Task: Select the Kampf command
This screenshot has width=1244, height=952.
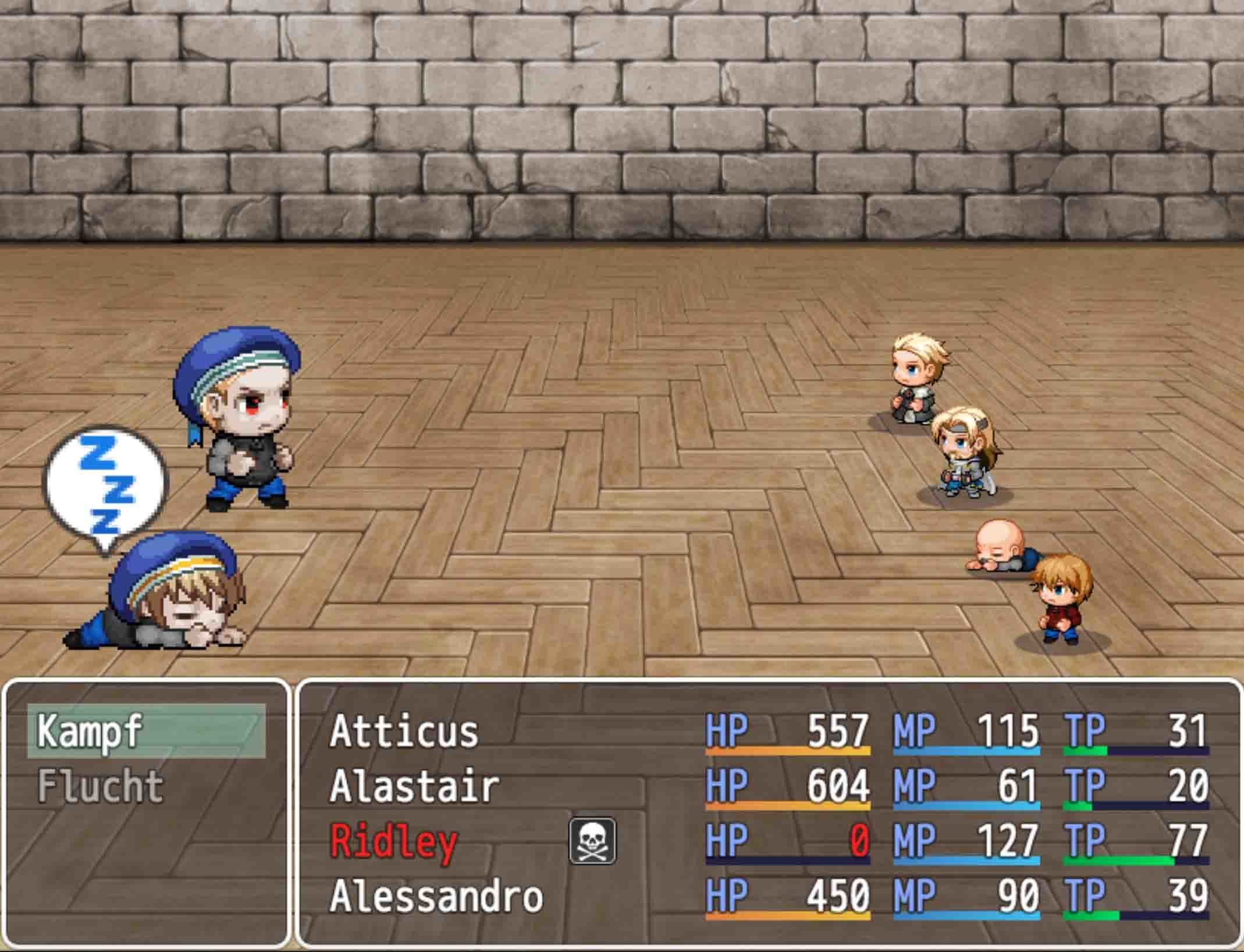Action: [145, 731]
